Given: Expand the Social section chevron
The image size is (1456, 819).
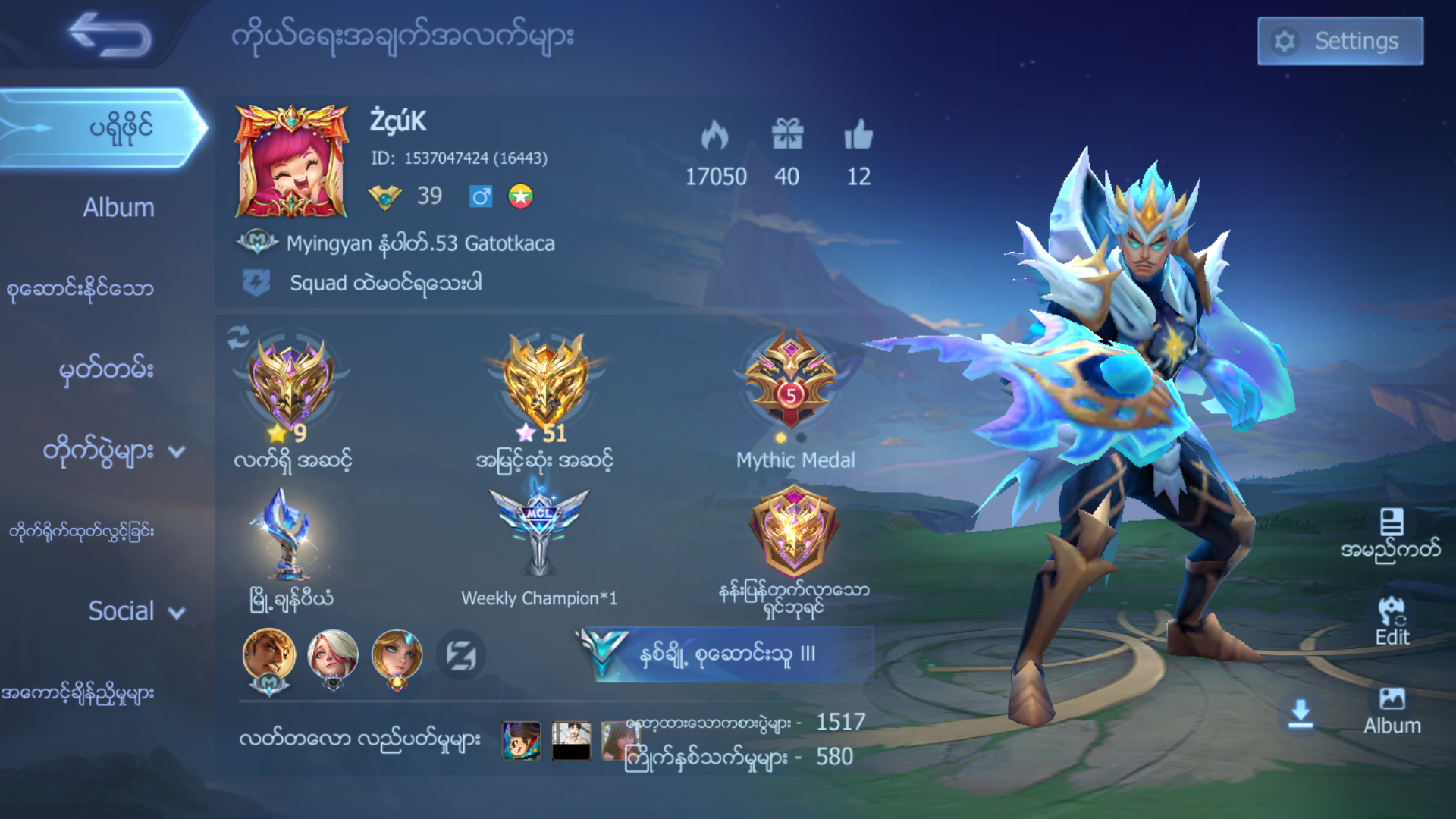Looking at the screenshot, I should 177,613.
